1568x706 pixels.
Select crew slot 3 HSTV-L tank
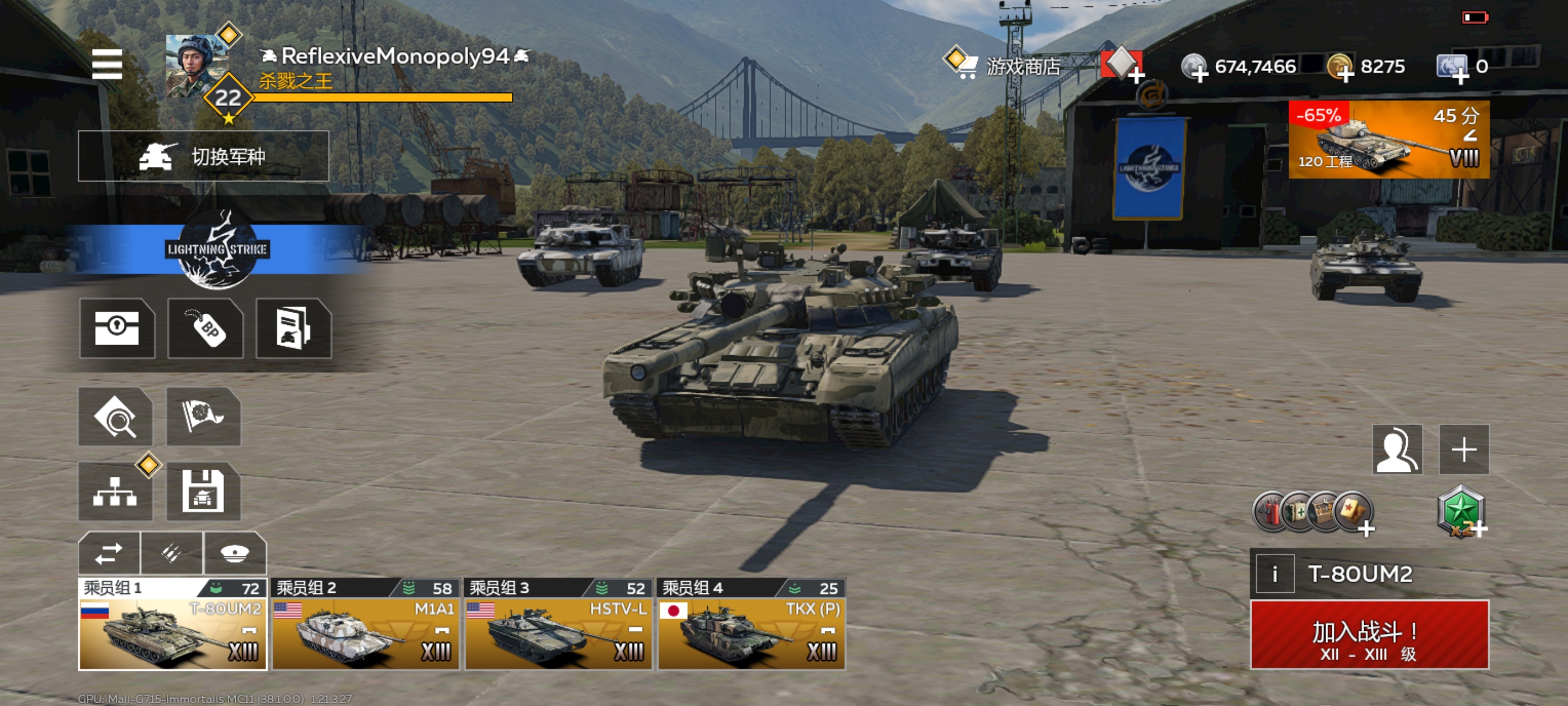[x=558, y=624]
